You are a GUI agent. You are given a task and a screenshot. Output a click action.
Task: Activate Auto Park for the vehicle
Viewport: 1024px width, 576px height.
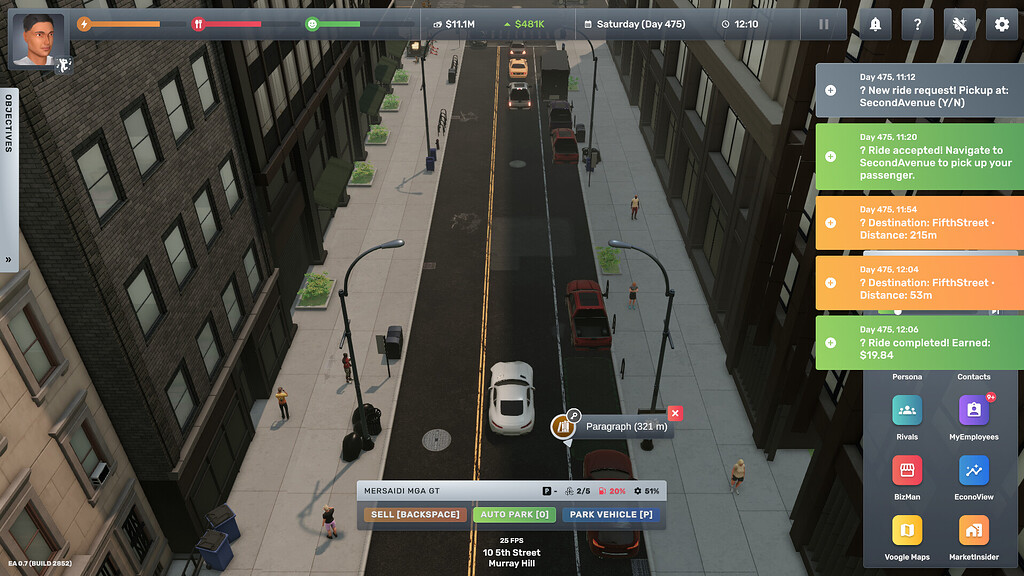click(514, 514)
